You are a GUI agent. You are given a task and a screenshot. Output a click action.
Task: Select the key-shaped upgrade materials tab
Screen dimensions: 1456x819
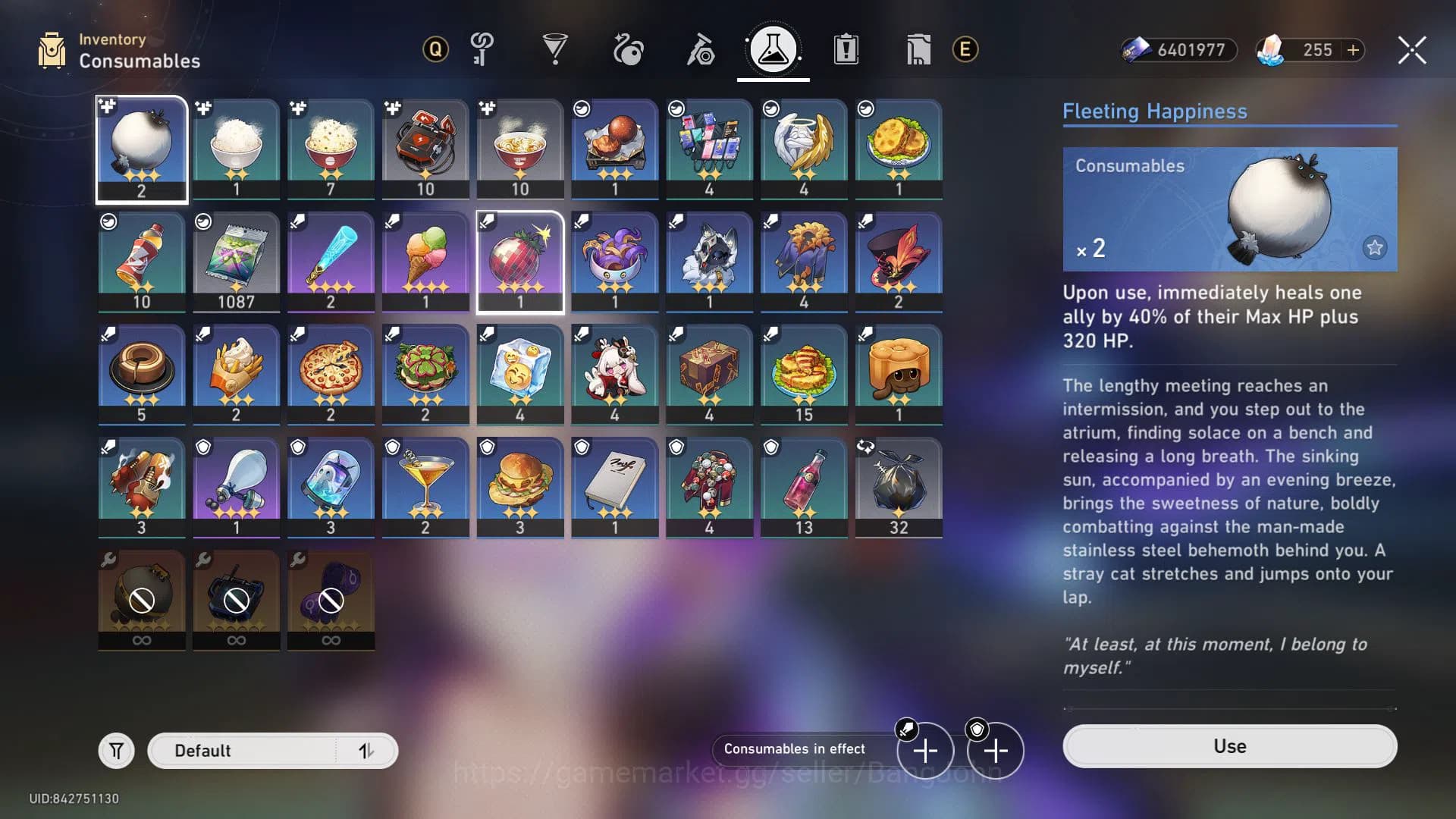pyautogui.click(x=483, y=49)
